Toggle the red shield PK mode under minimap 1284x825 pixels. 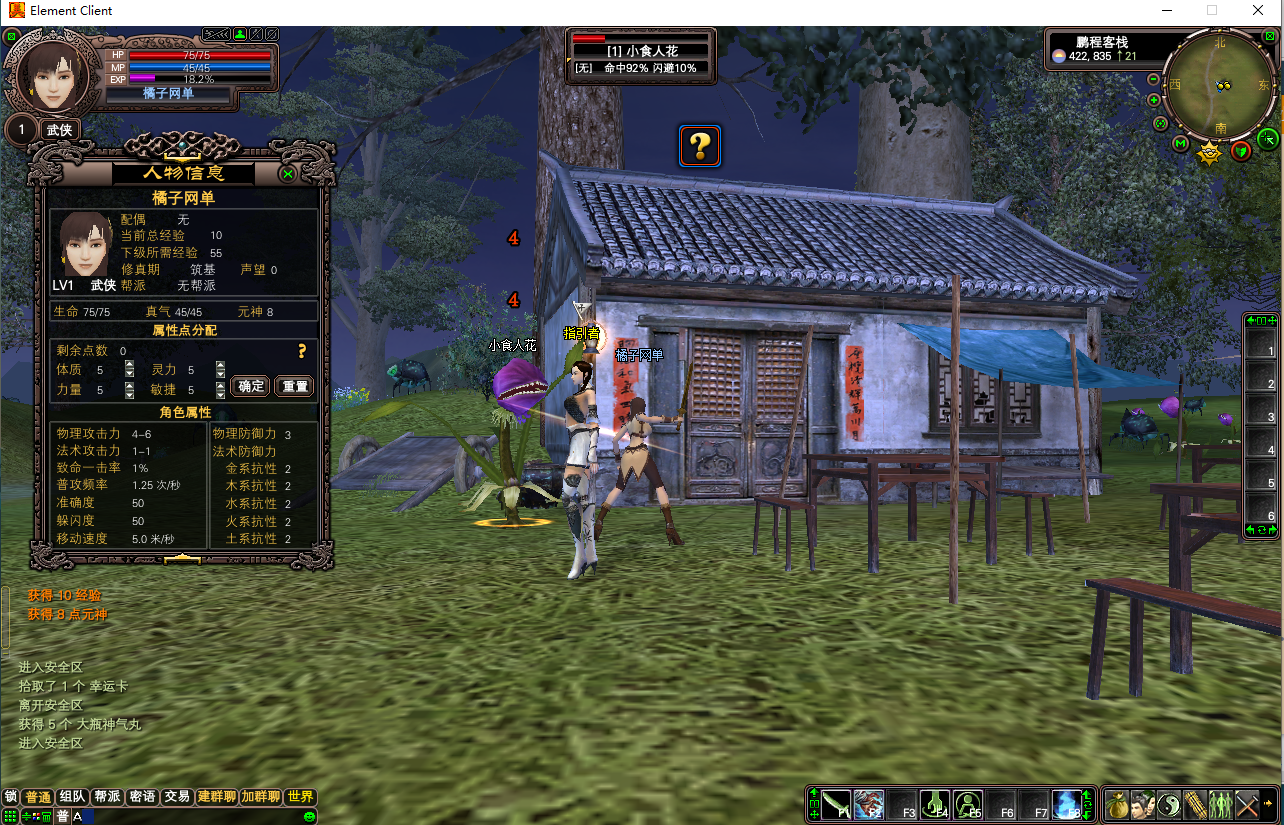[x=1240, y=151]
